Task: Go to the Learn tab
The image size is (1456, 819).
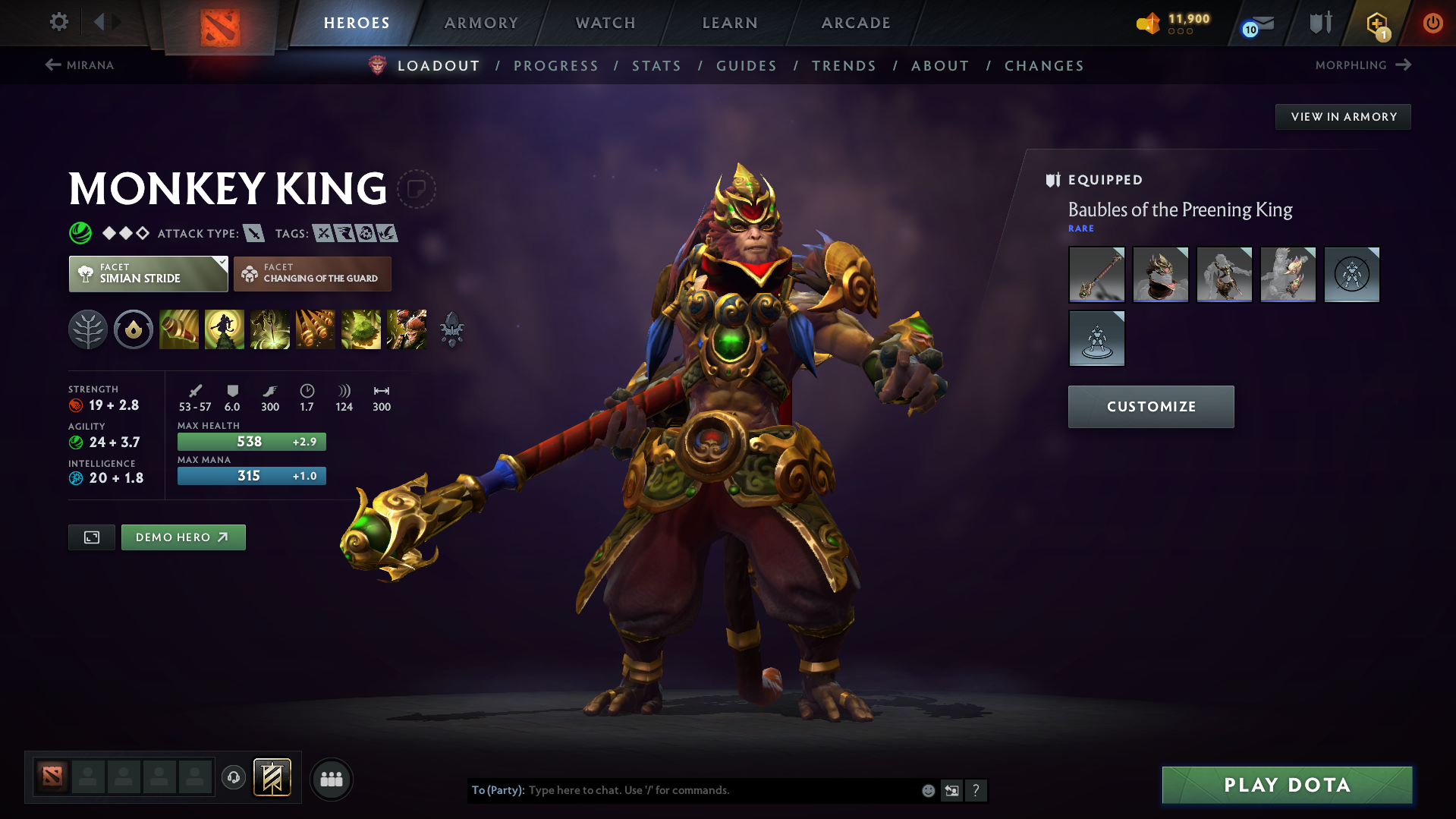Action: pos(730,23)
